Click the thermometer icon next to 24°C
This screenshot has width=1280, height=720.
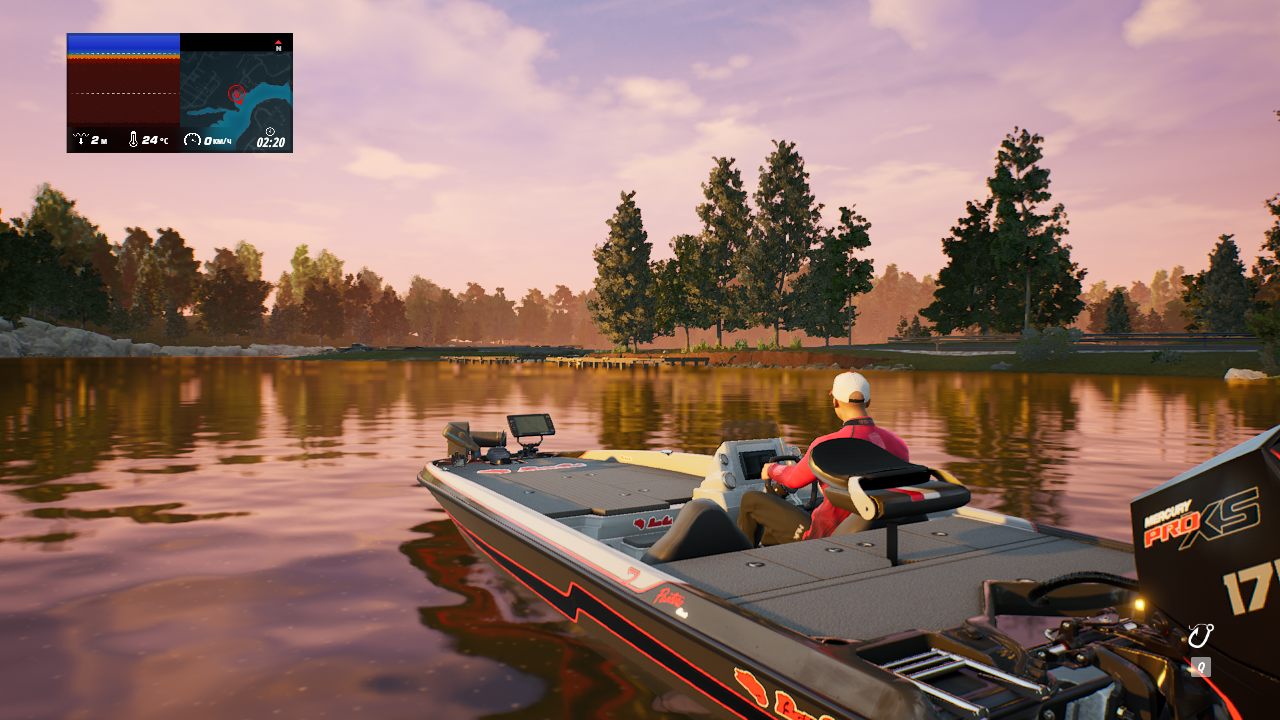coord(134,138)
